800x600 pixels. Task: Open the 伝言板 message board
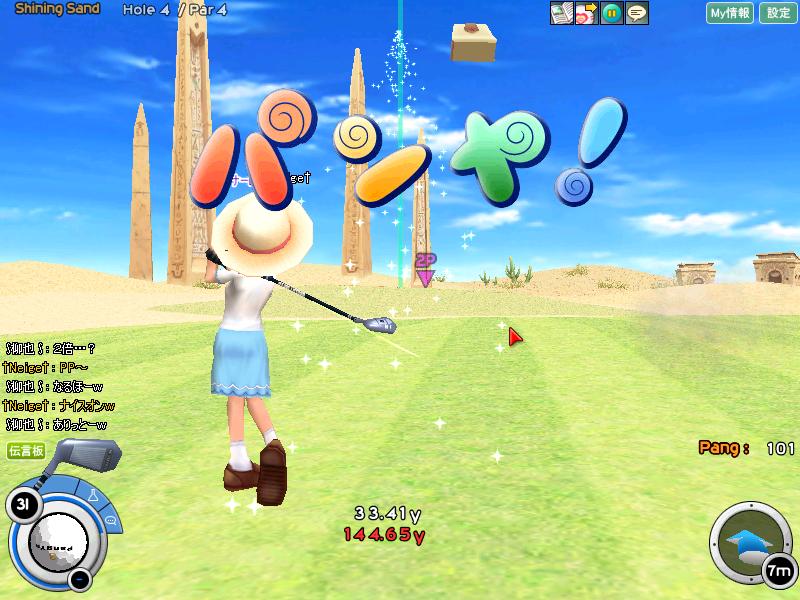click(x=27, y=451)
